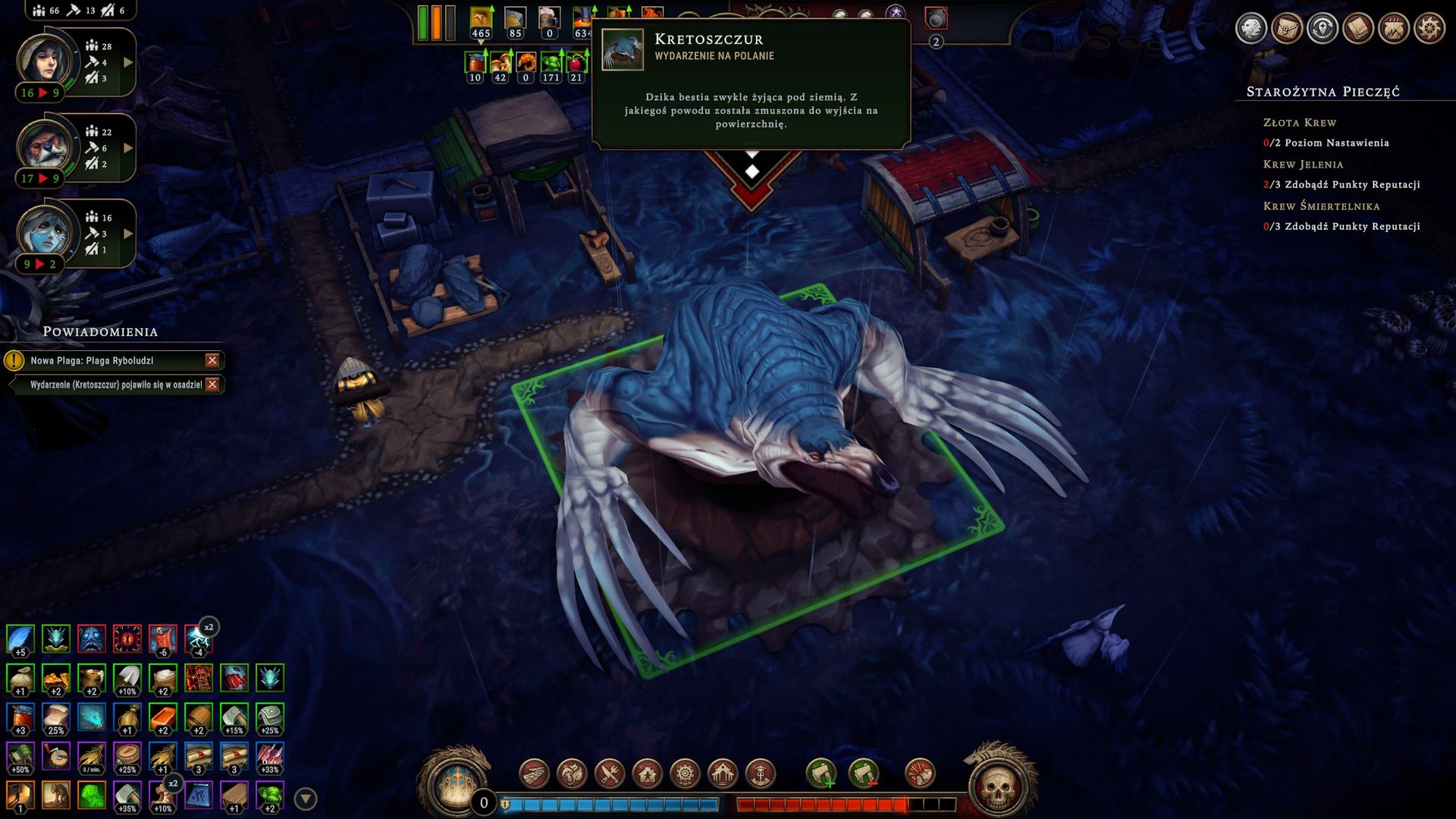
Task: Select the blue-skinned villager portrait
Action: [45, 231]
